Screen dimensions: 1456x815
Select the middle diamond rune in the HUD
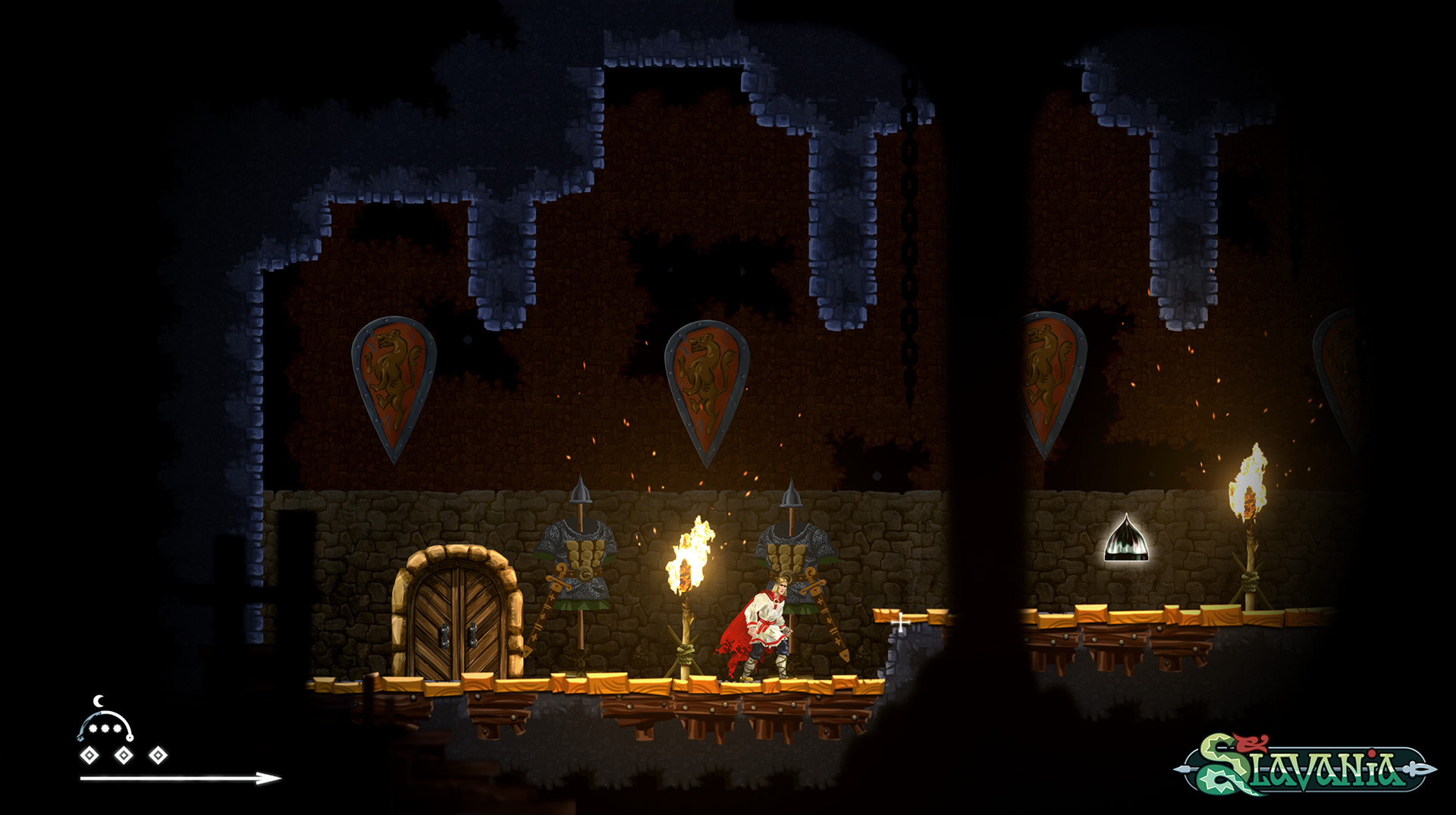click(x=124, y=755)
